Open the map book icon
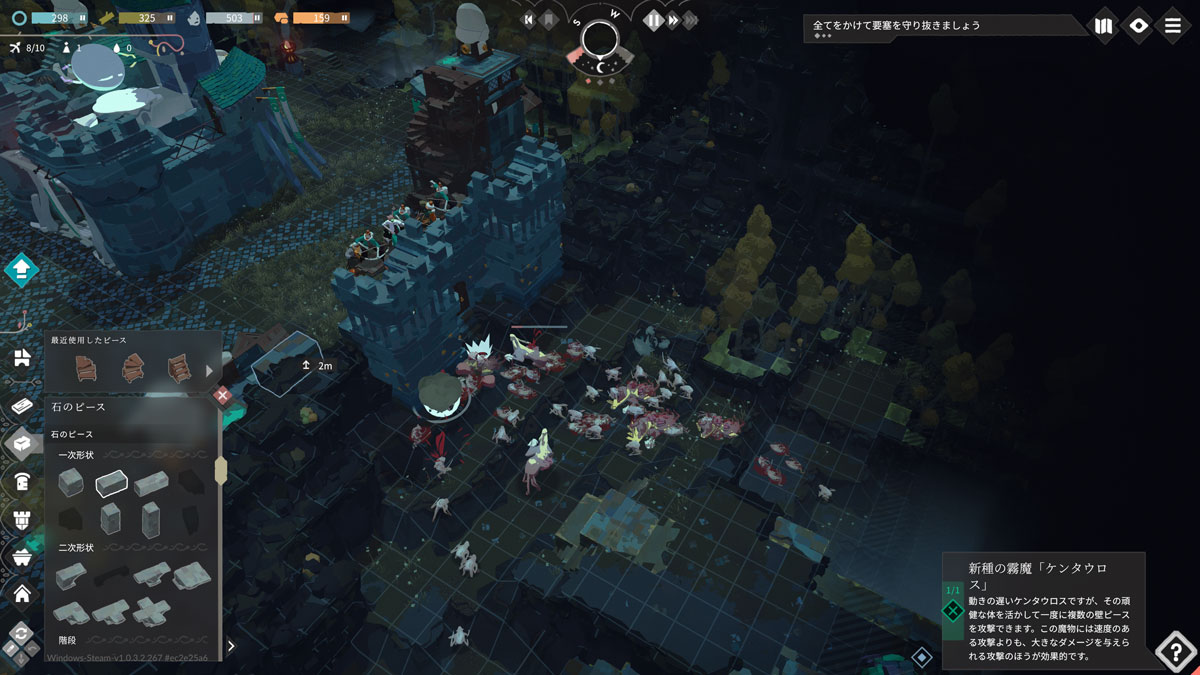 [x=1103, y=26]
